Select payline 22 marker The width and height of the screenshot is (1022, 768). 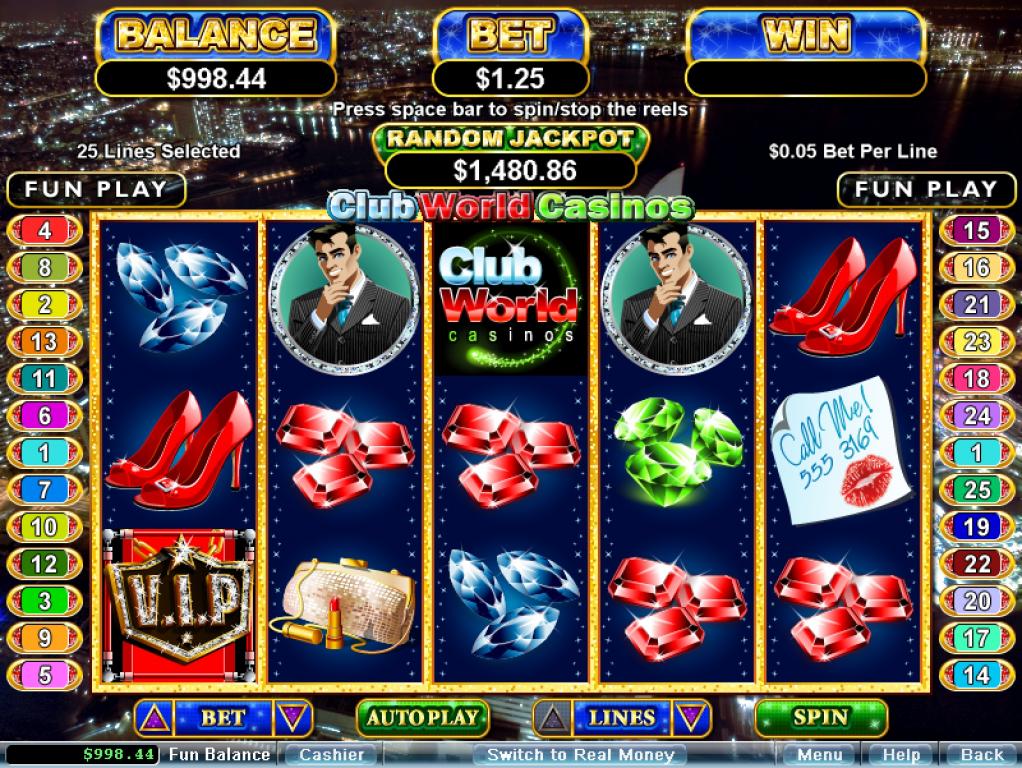click(x=976, y=563)
